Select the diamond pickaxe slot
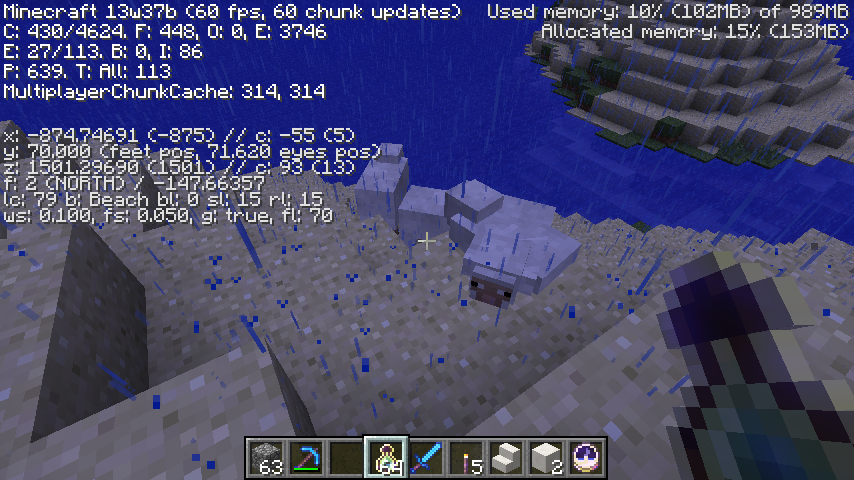 pyautogui.click(x=306, y=457)
